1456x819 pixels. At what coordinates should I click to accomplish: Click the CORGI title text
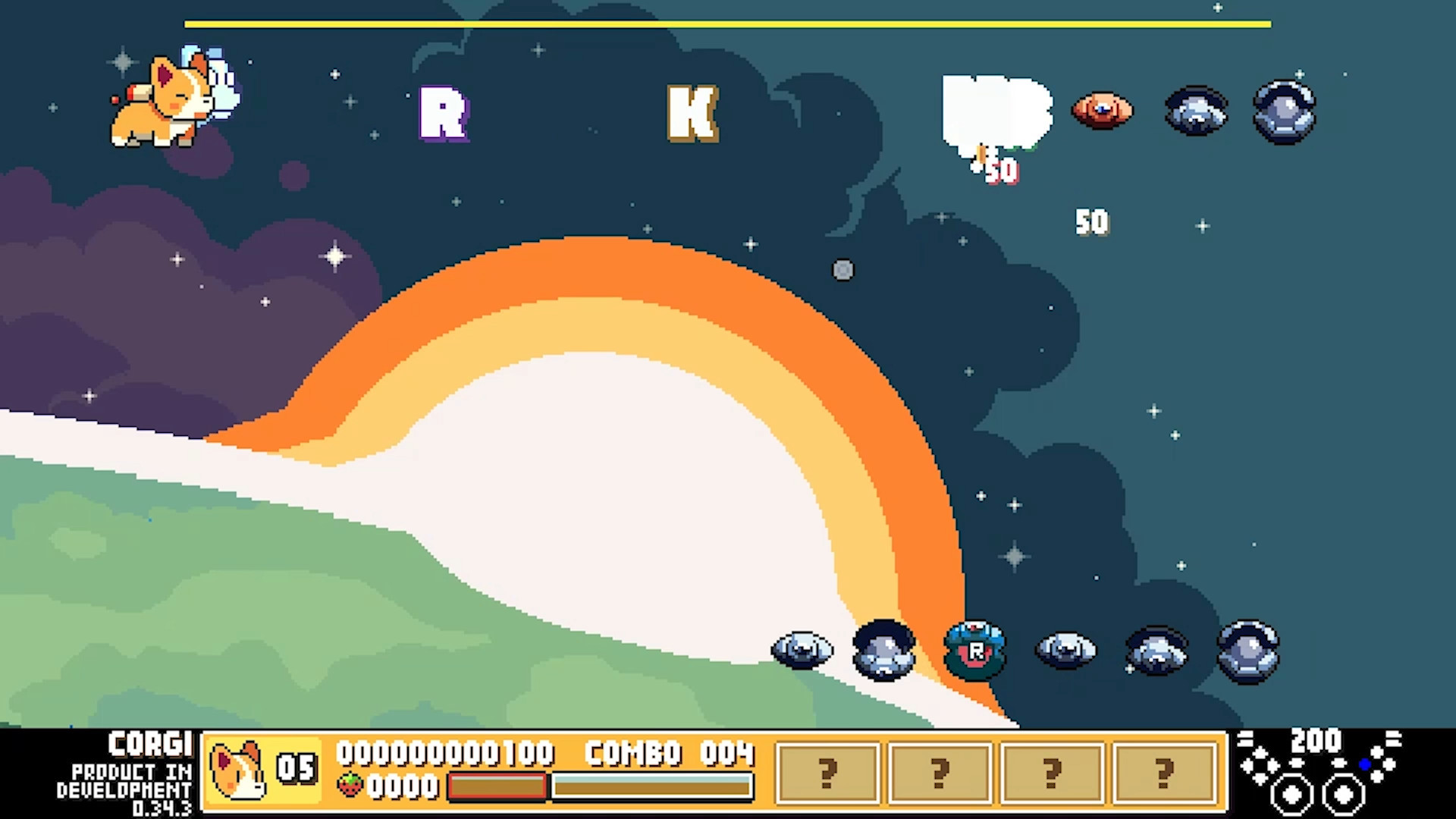point(149,743)
